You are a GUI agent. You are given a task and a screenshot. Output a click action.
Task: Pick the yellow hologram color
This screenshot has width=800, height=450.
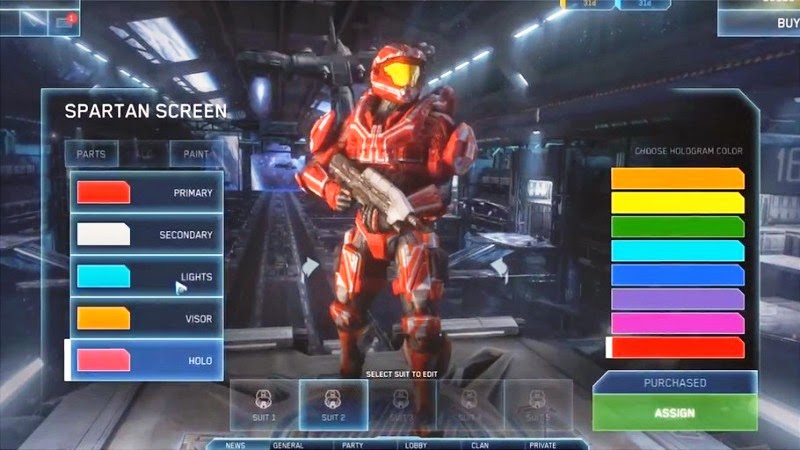677,203
